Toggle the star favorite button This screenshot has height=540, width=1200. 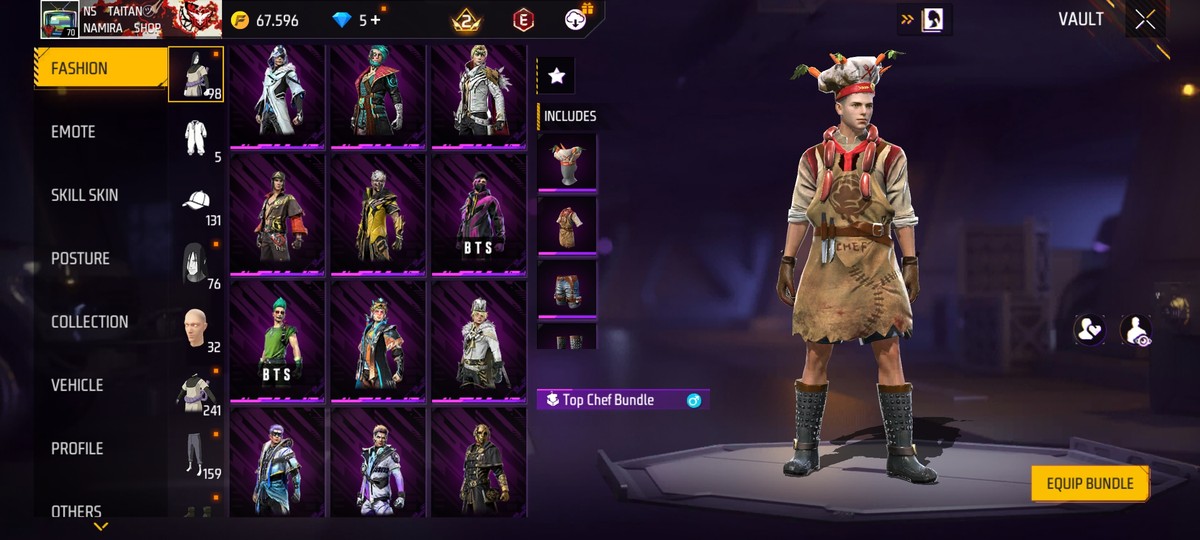pos(557,75)
